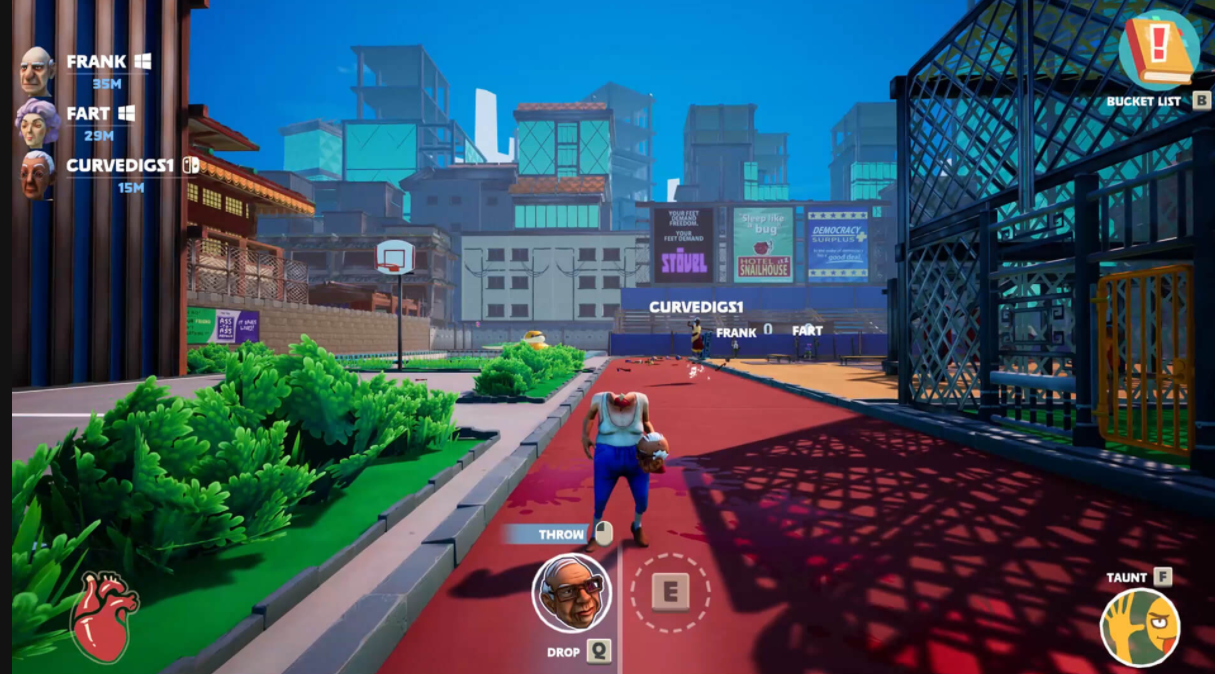Image resolution: width=1215 pixels, height=674 pixels.
Task: Select CurveDigs1 in the player list
Action: pos(119,166)
